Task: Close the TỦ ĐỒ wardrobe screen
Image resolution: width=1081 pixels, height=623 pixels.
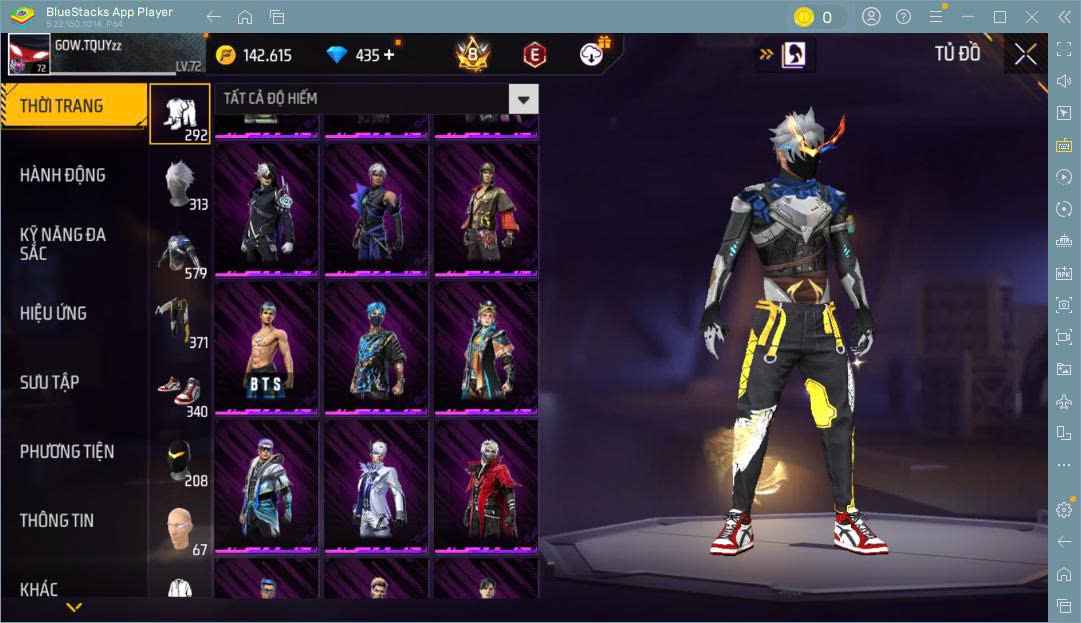Action: [x=1025, y=55]
